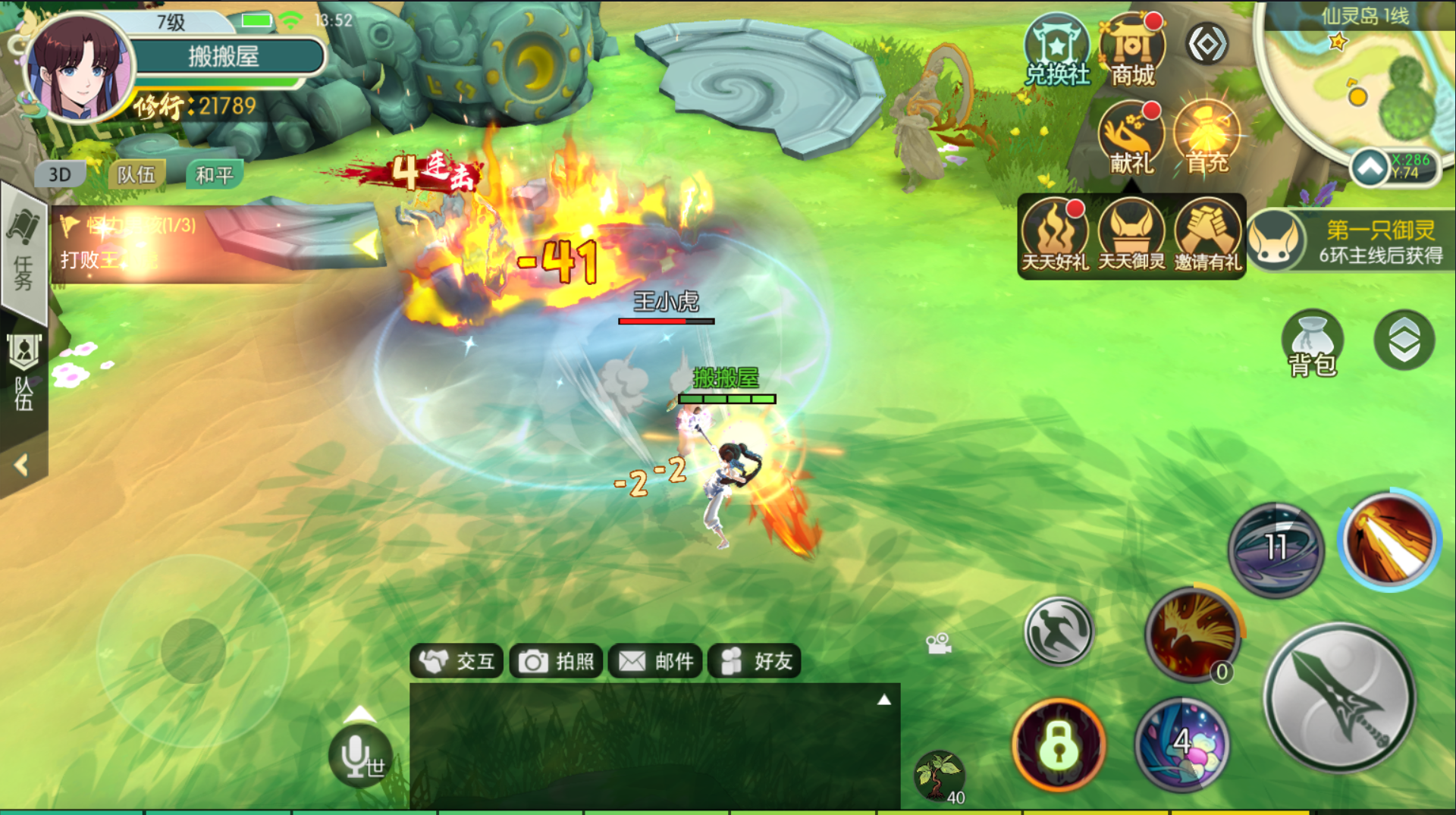Change the 和平 peace combat mode
Image resolution: width=1456 pixels, height=815 pixels.
[x=215, y=175]
